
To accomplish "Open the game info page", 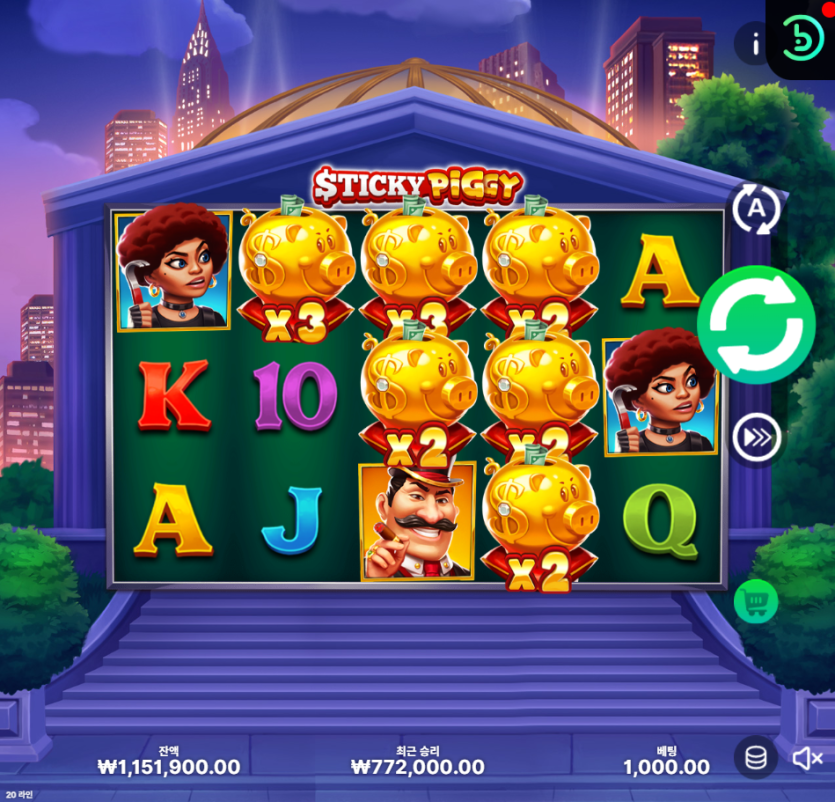I will [755, 44].
